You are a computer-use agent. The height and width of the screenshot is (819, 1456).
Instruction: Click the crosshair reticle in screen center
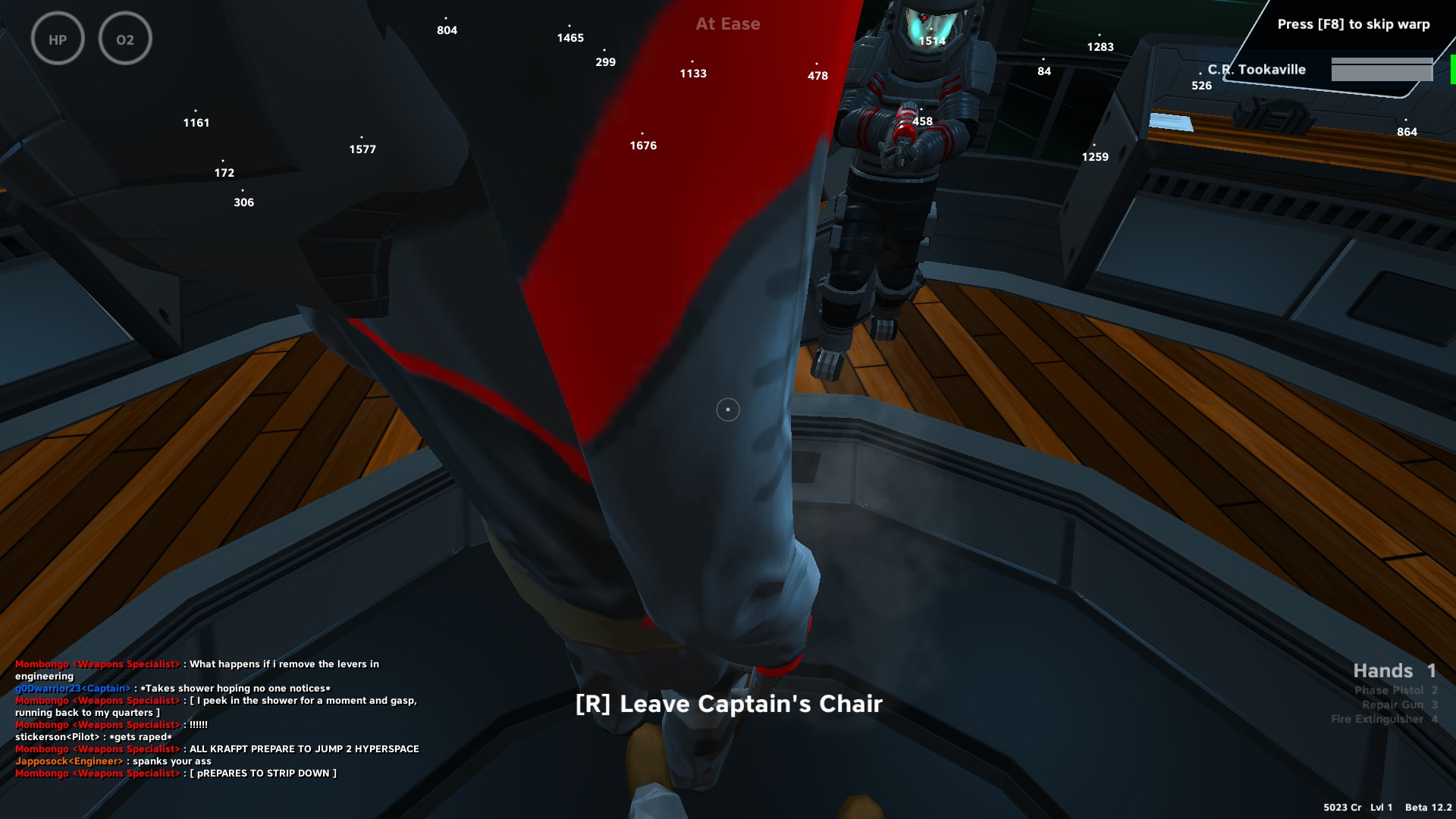(x=727, y=409)
